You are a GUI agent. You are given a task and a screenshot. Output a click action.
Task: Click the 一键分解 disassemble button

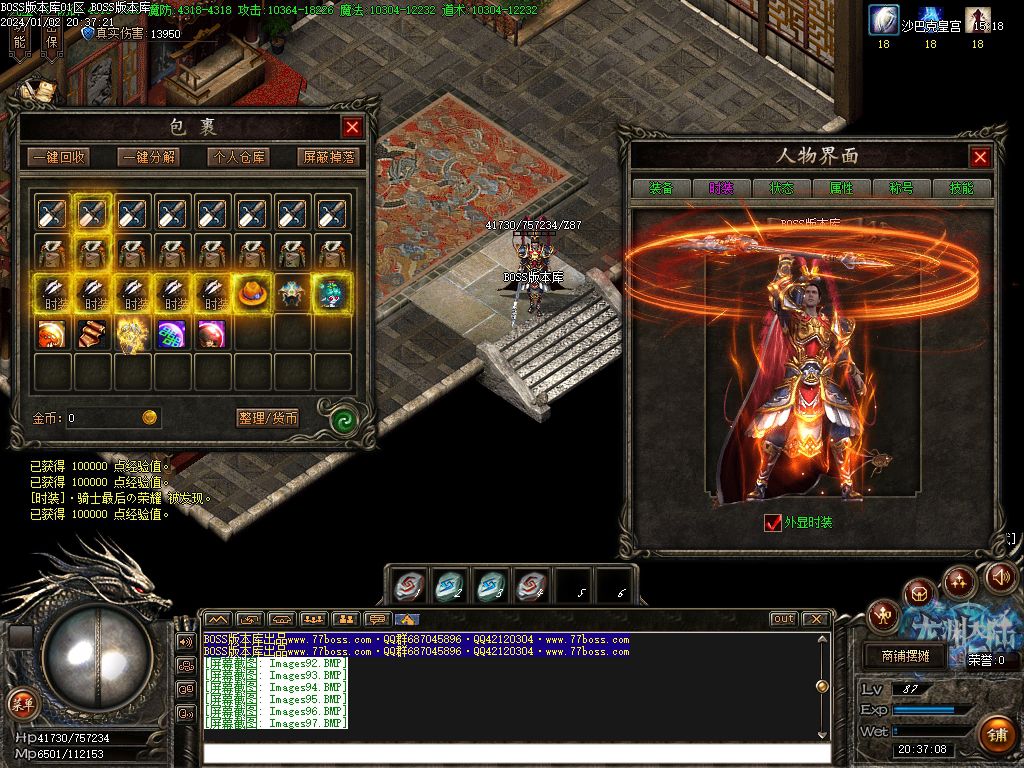[148, 157]
